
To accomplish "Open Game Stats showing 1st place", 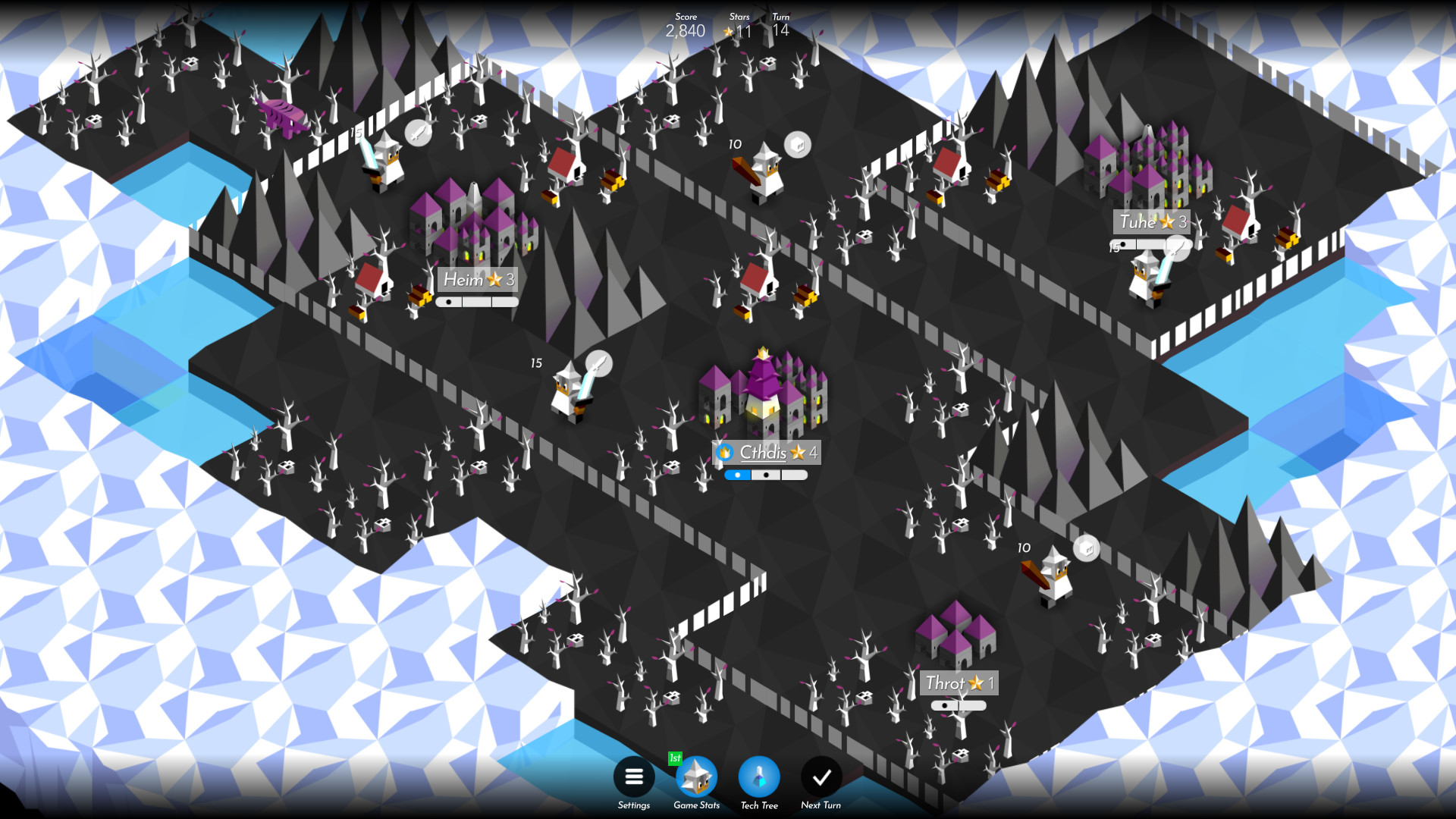I will pos(696,777).
